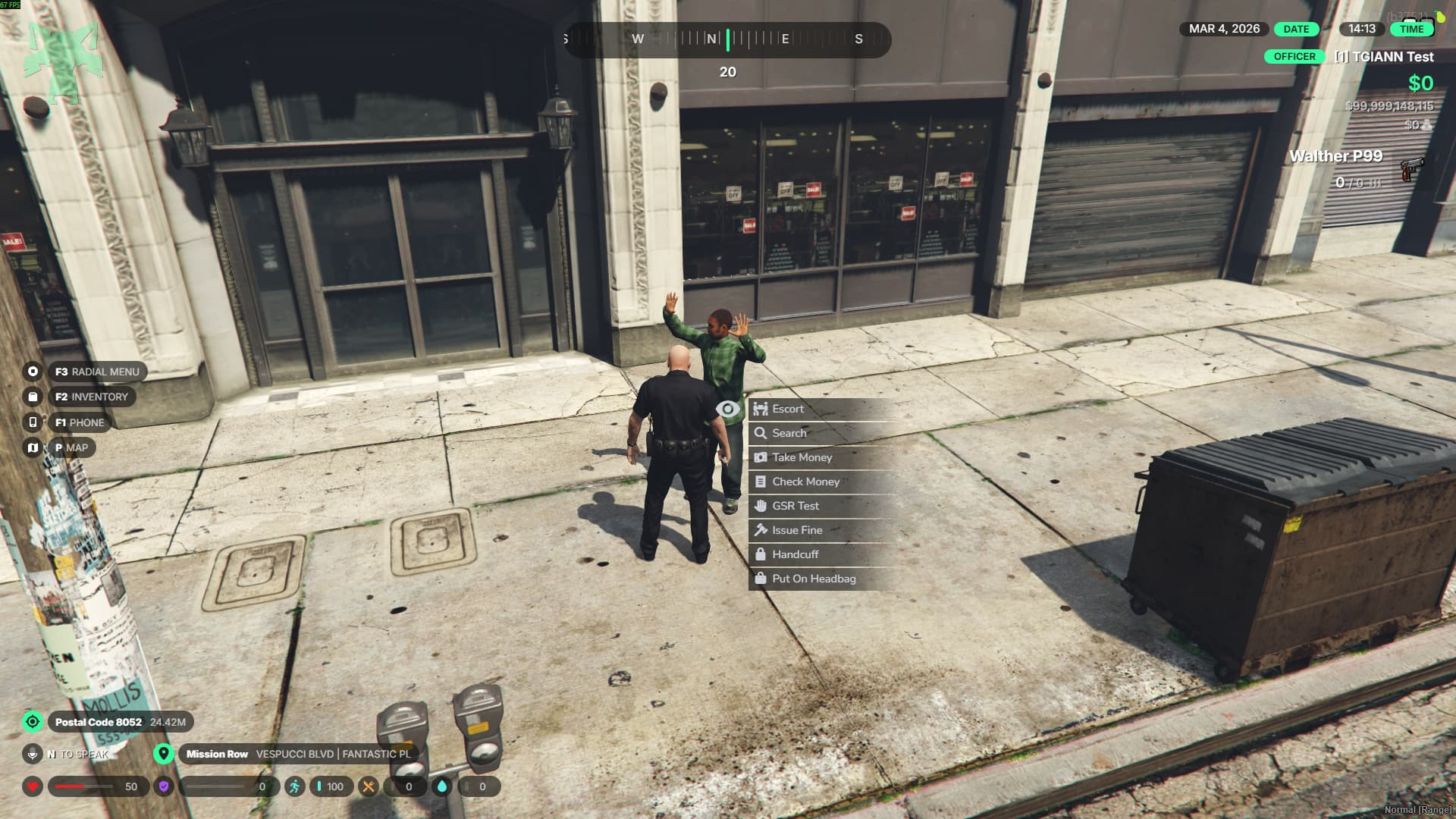Click the eye target icon
The height and width of the screenshot is (819, 1456).
[x=728, y=409]
